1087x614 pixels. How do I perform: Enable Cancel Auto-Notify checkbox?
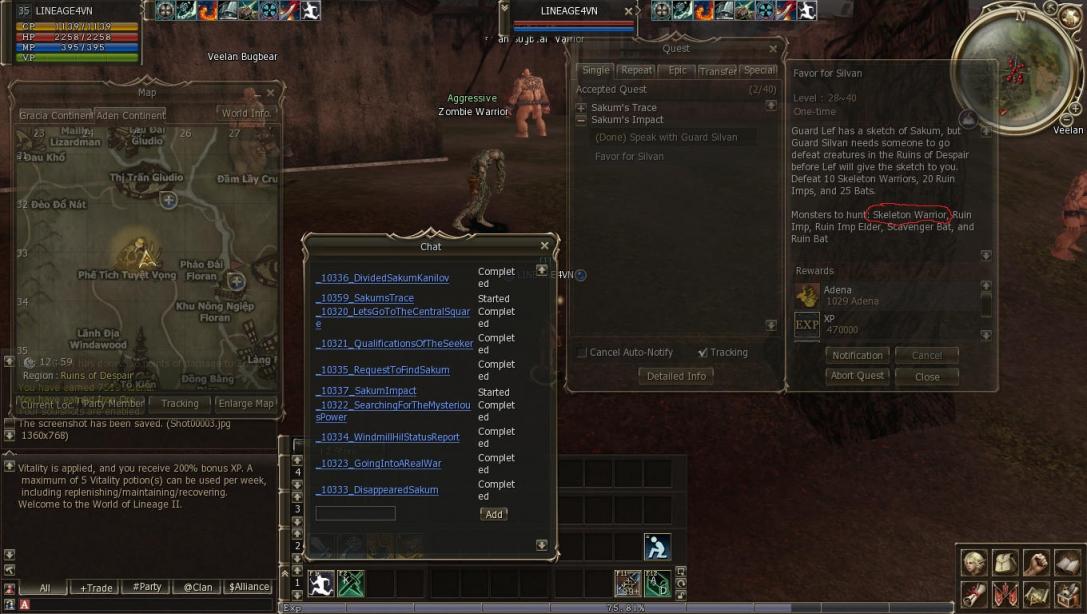click(583, 353)
